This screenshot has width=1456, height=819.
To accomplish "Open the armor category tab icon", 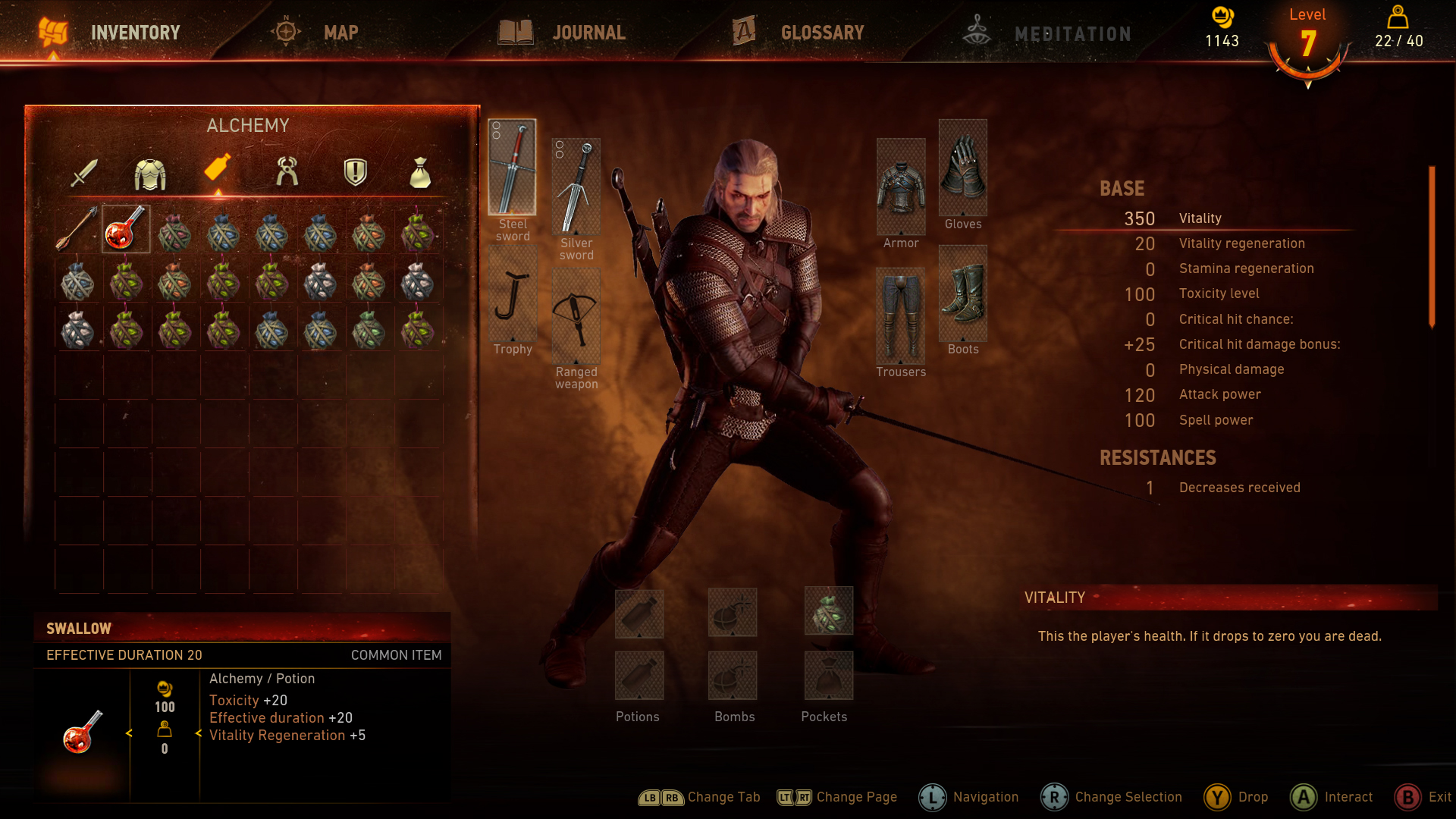I will (151, 172).
